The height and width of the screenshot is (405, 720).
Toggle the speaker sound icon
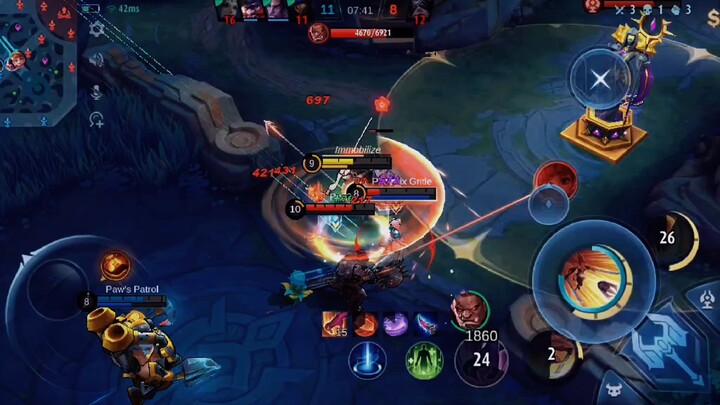[x=97, y=60]
